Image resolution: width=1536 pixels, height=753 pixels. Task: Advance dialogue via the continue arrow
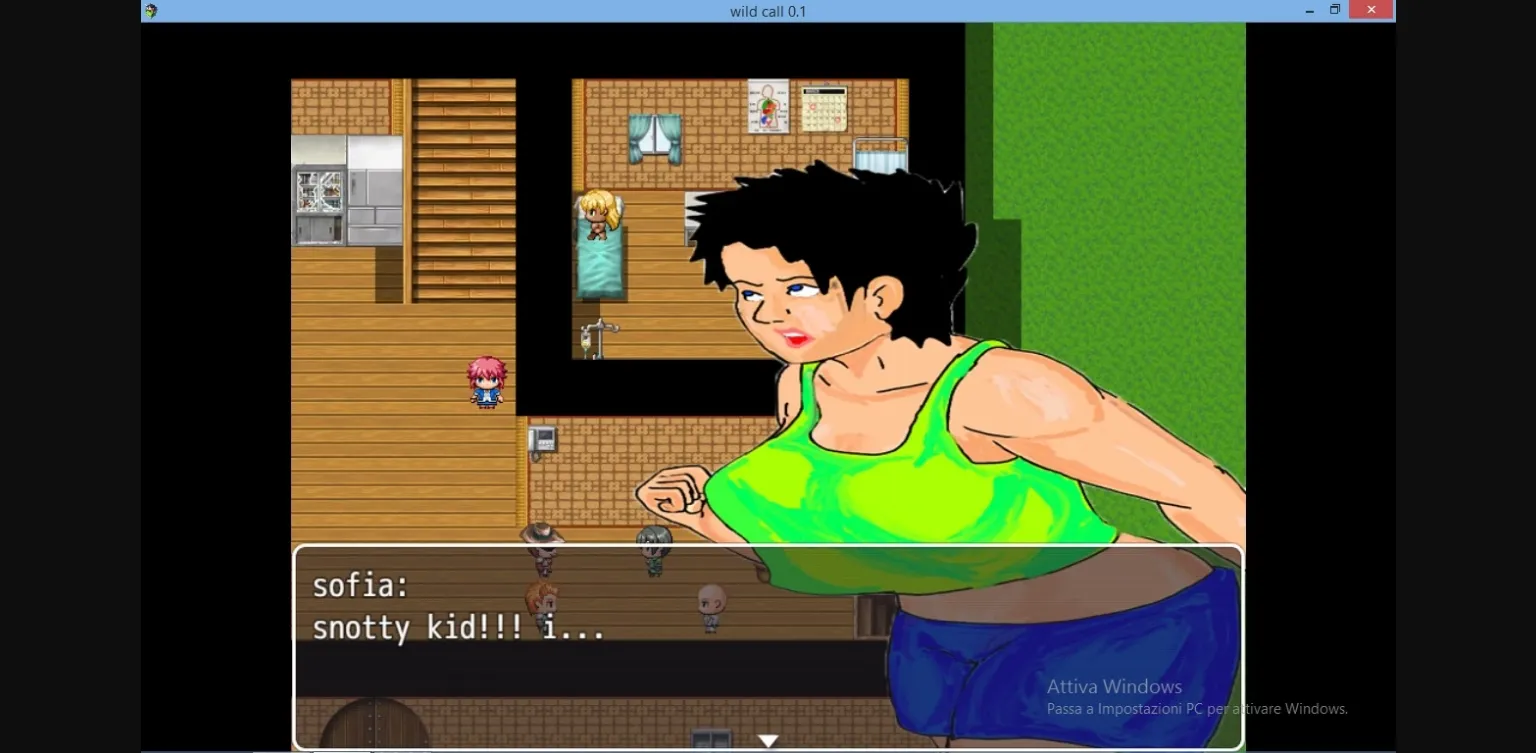point(768,739)
